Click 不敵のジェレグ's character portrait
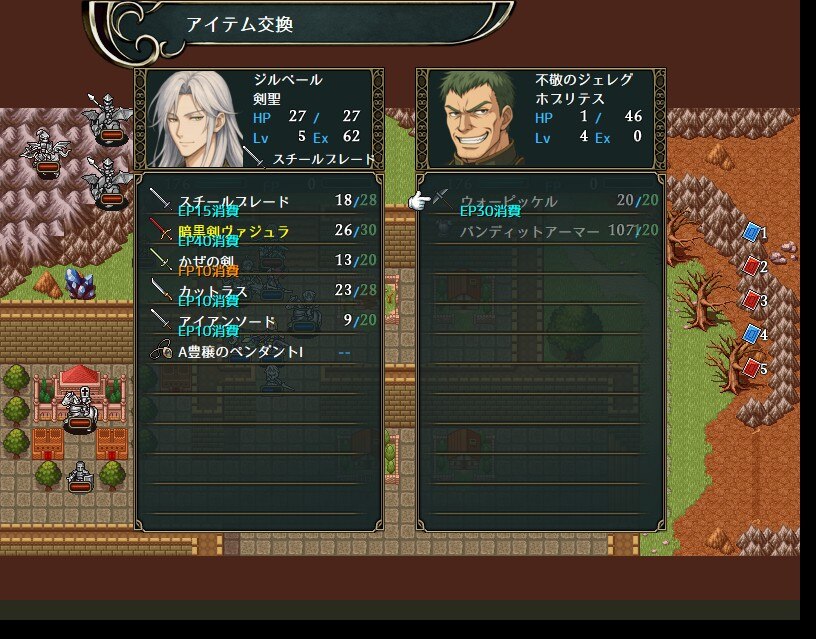Viewport: 816px width, 639px height. point(475,119)
